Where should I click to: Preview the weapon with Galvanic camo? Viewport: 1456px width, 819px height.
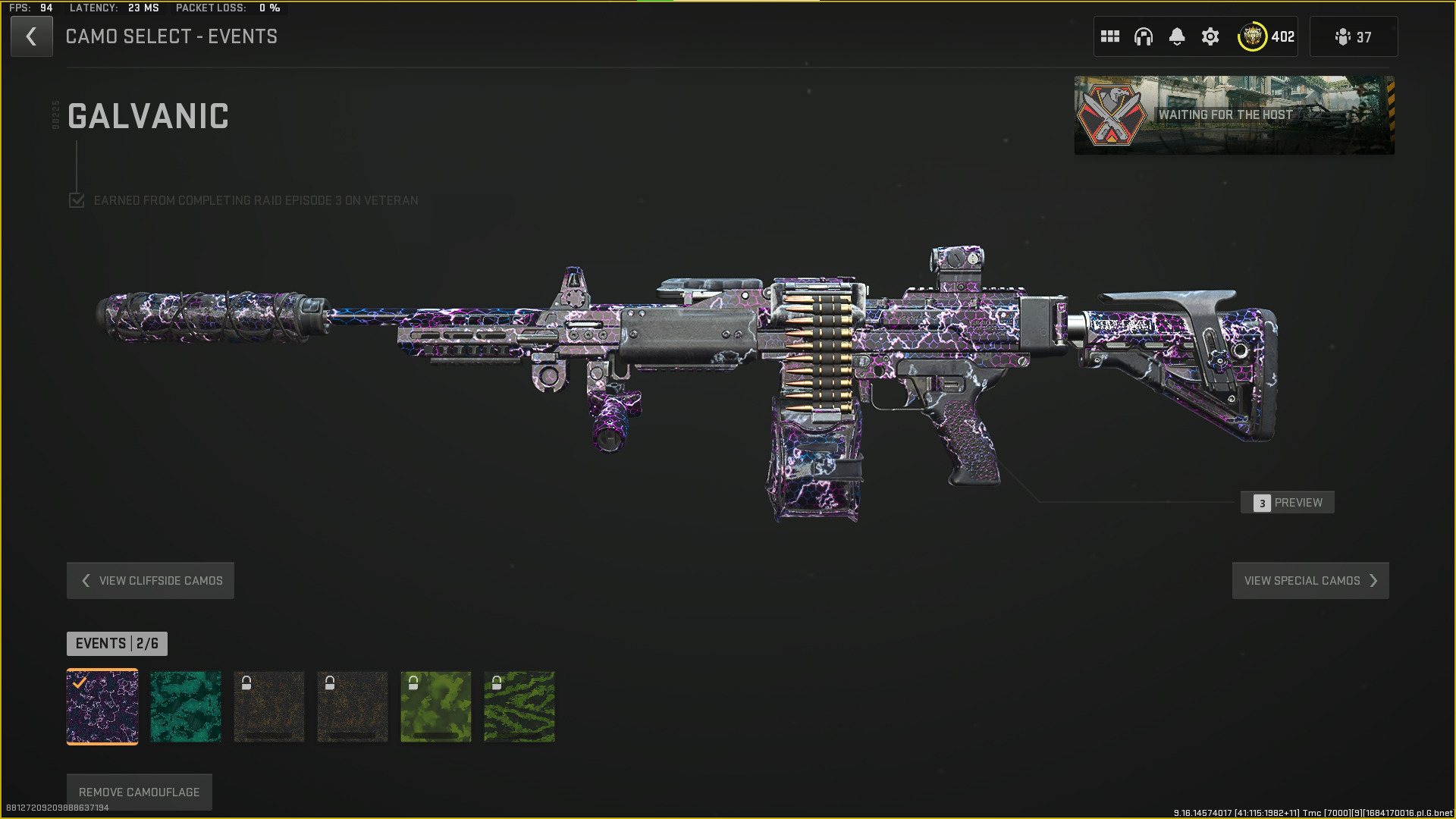click(1288, 503)
